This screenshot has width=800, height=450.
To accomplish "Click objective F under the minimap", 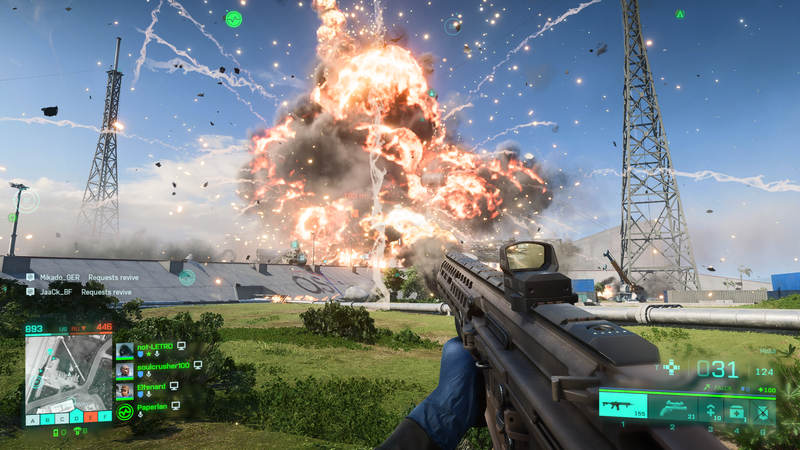I will tap(105, 418).
